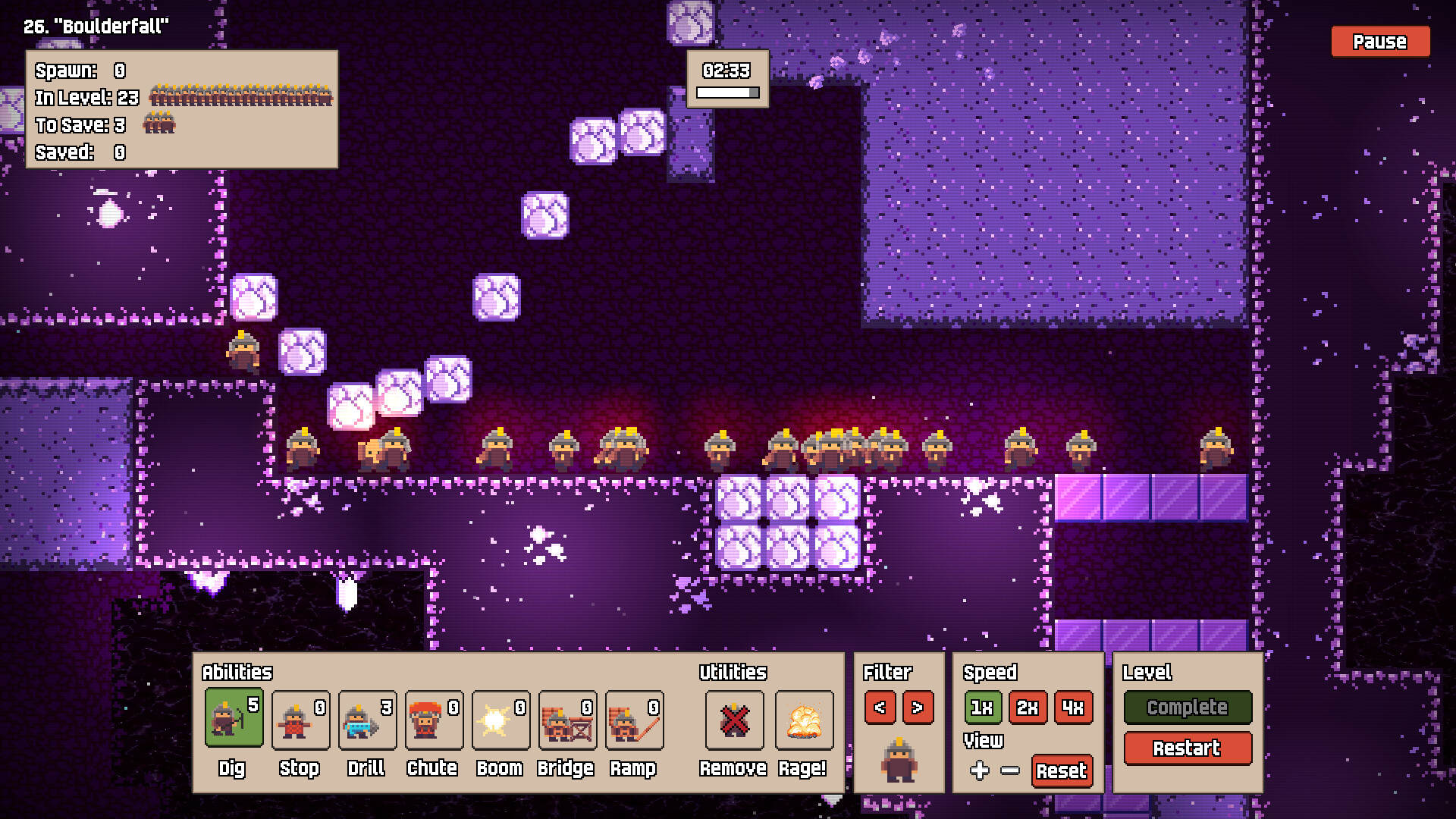
Task: Click the dwarf filter portrait
Action: 899,758
